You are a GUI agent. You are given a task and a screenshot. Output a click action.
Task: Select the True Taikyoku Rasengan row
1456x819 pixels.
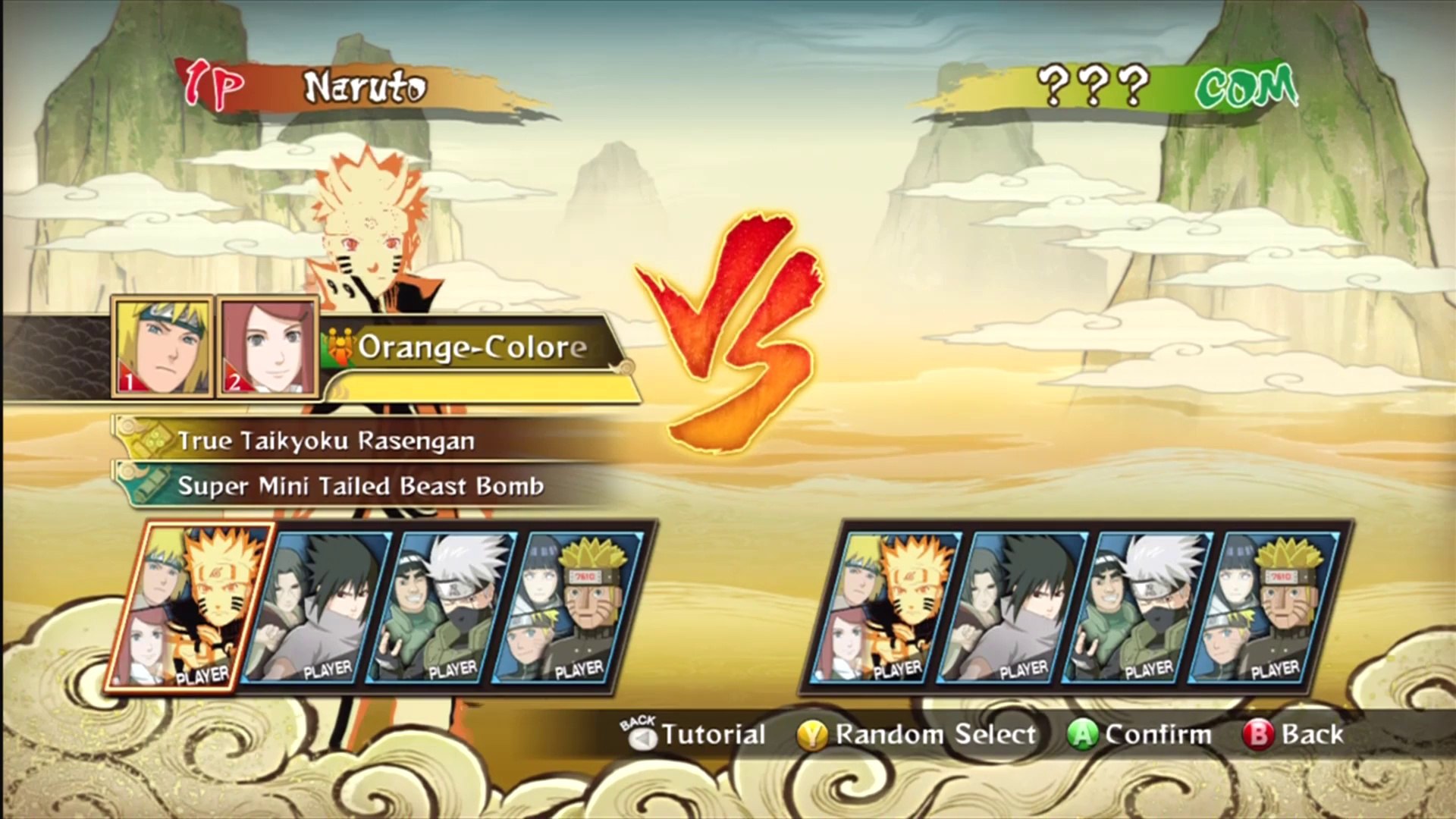tap(326, 441)
